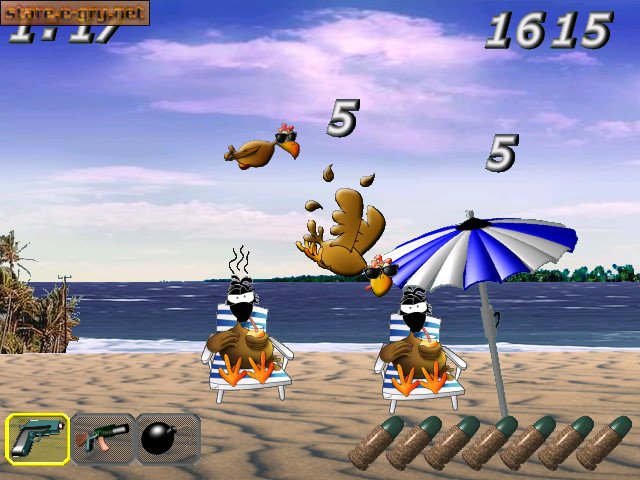640x480 pixels.
Task: Click the stare-e-gry.net watermark link
Action: [x=74, y=12]
